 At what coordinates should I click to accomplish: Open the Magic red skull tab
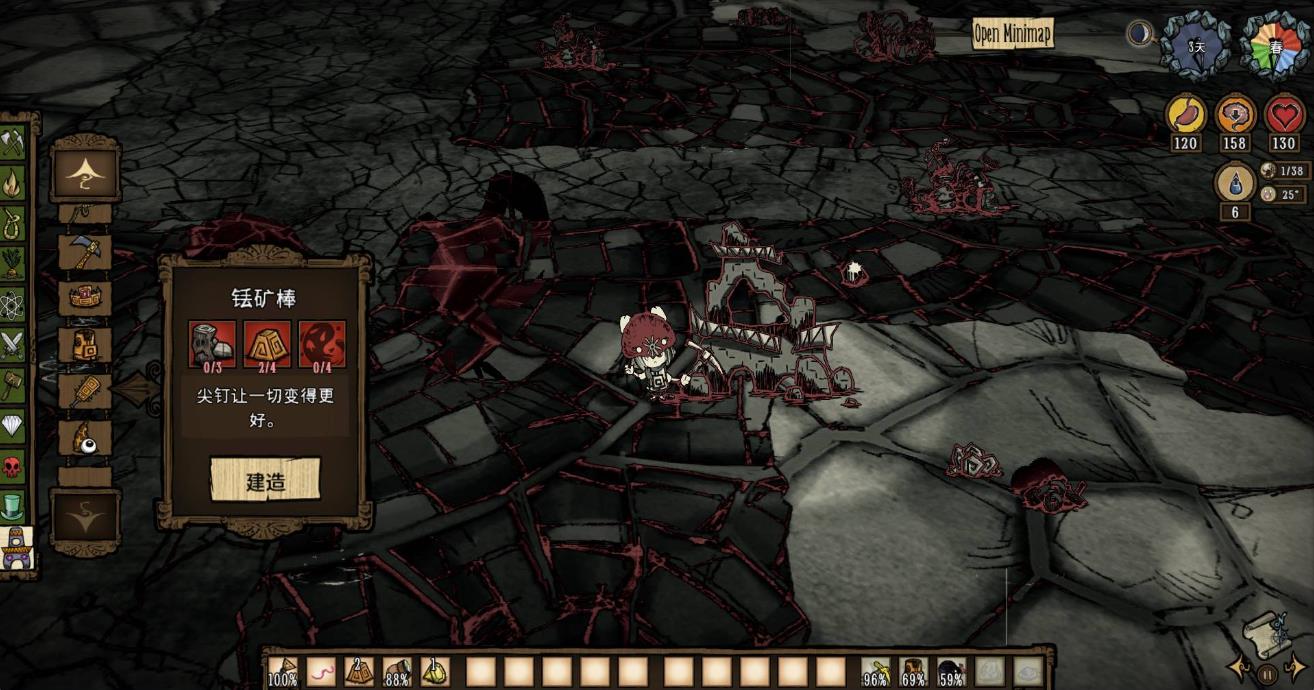pyautogui.click(x=12, y=467)
